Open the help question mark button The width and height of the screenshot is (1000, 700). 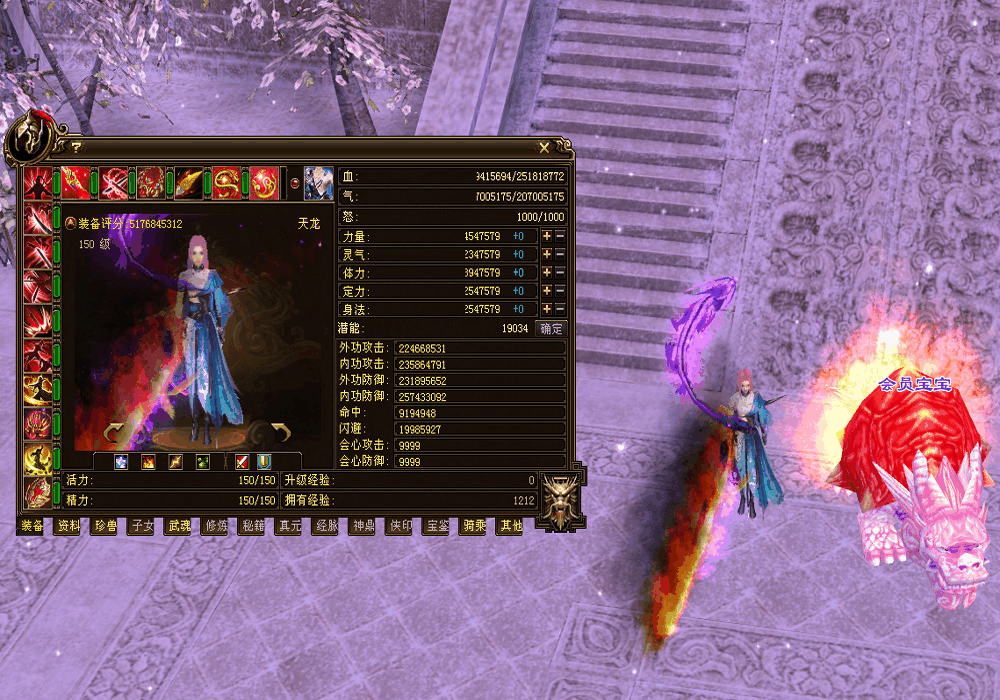(75, 147)
